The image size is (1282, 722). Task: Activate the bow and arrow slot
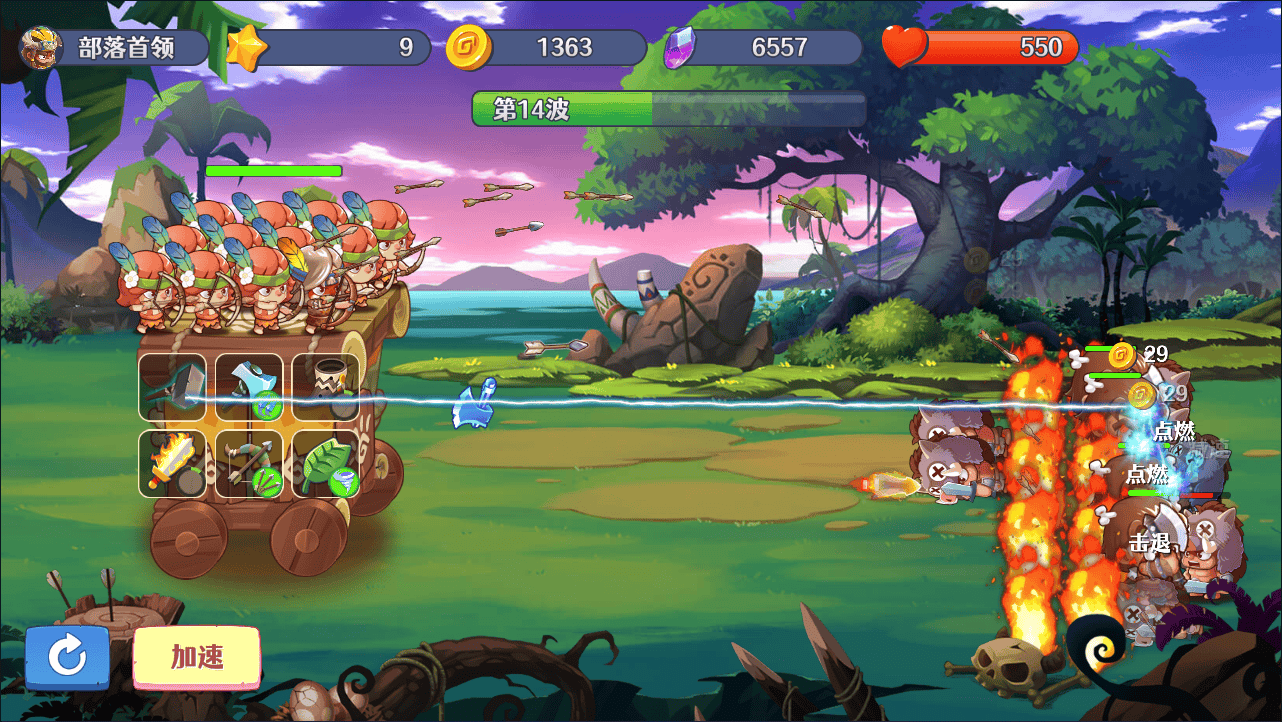[249, 464]
